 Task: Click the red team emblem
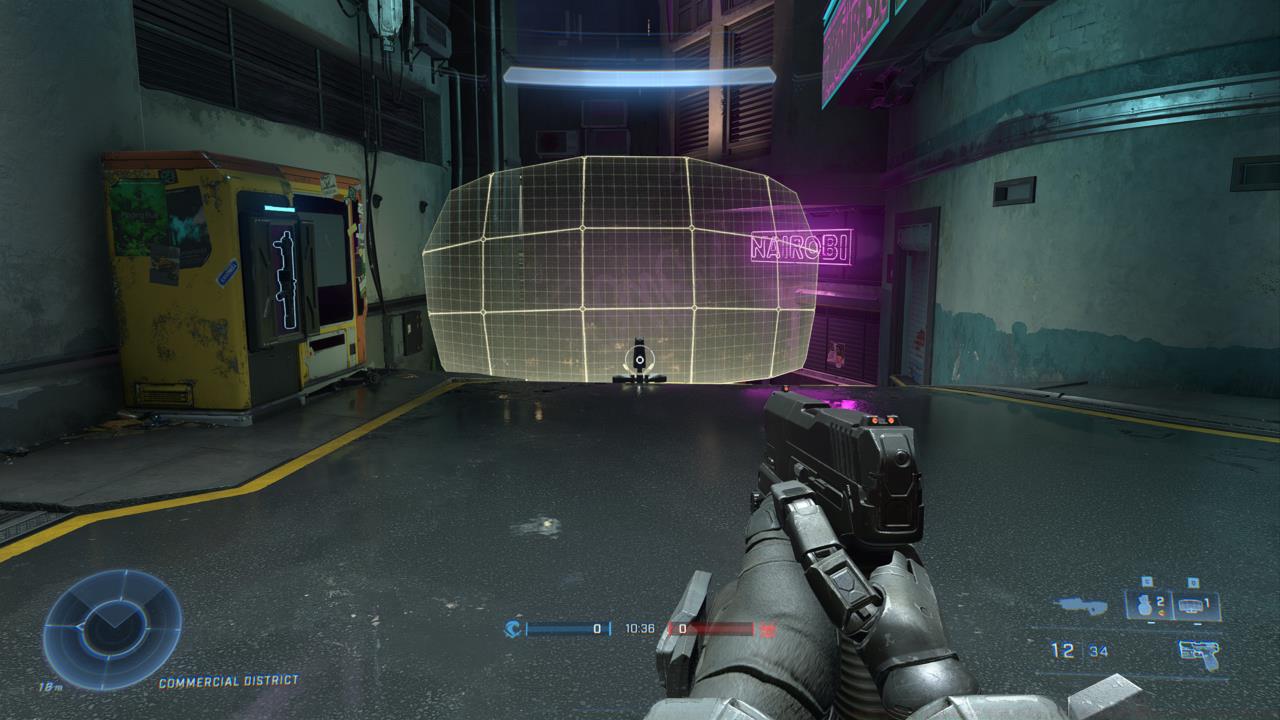768,629
